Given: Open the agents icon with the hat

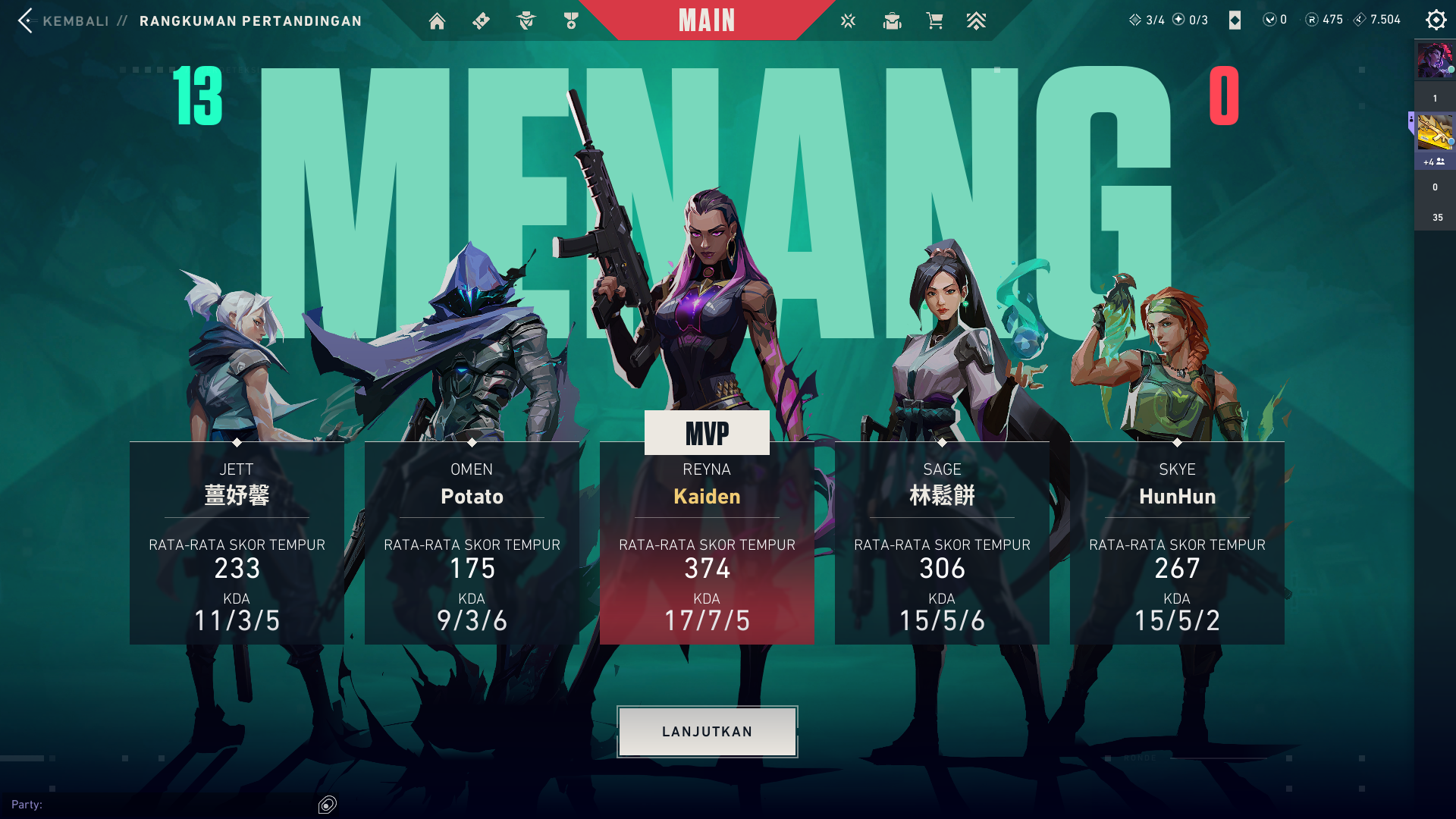Looking at the screenshot, I should click(526, 21).
